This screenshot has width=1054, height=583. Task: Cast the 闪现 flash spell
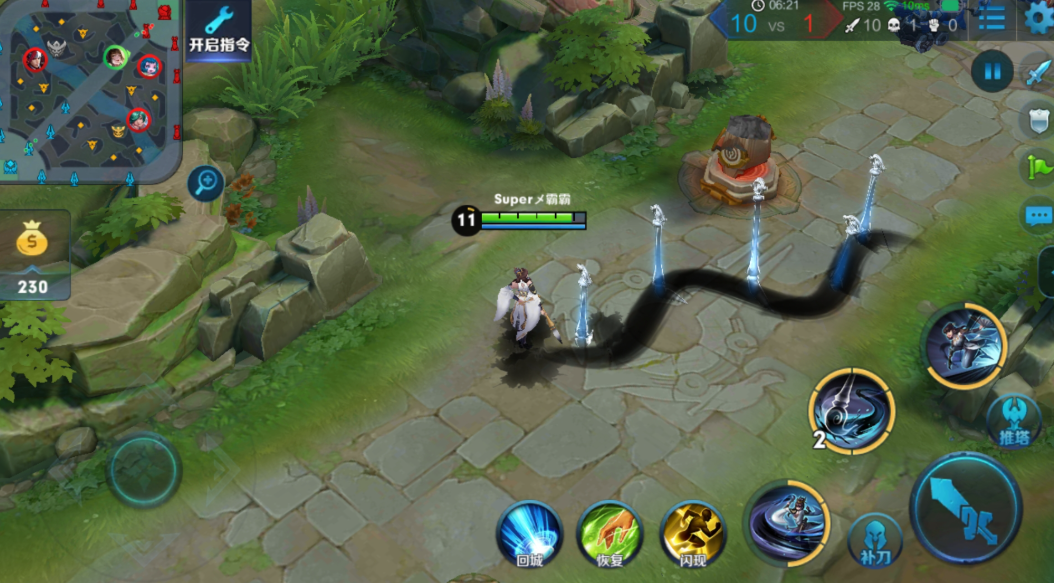click(x=693, y=533)
